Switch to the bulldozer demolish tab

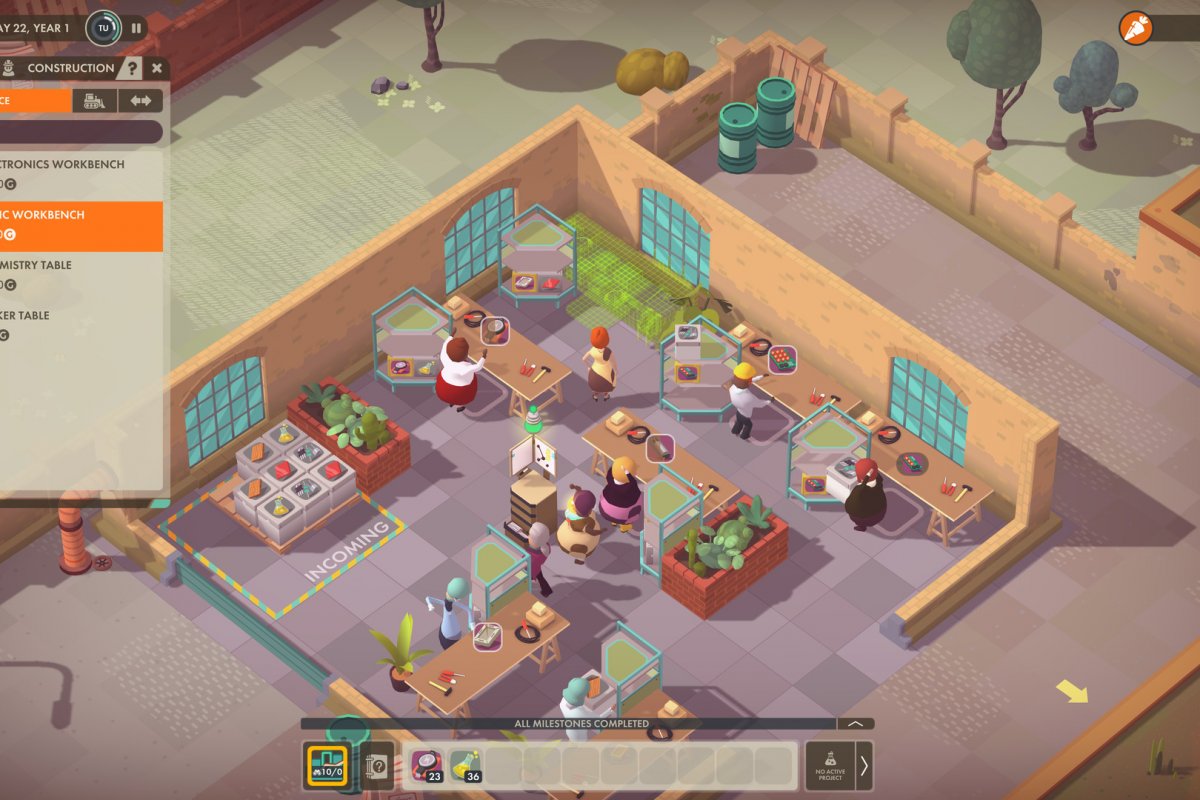94,100
